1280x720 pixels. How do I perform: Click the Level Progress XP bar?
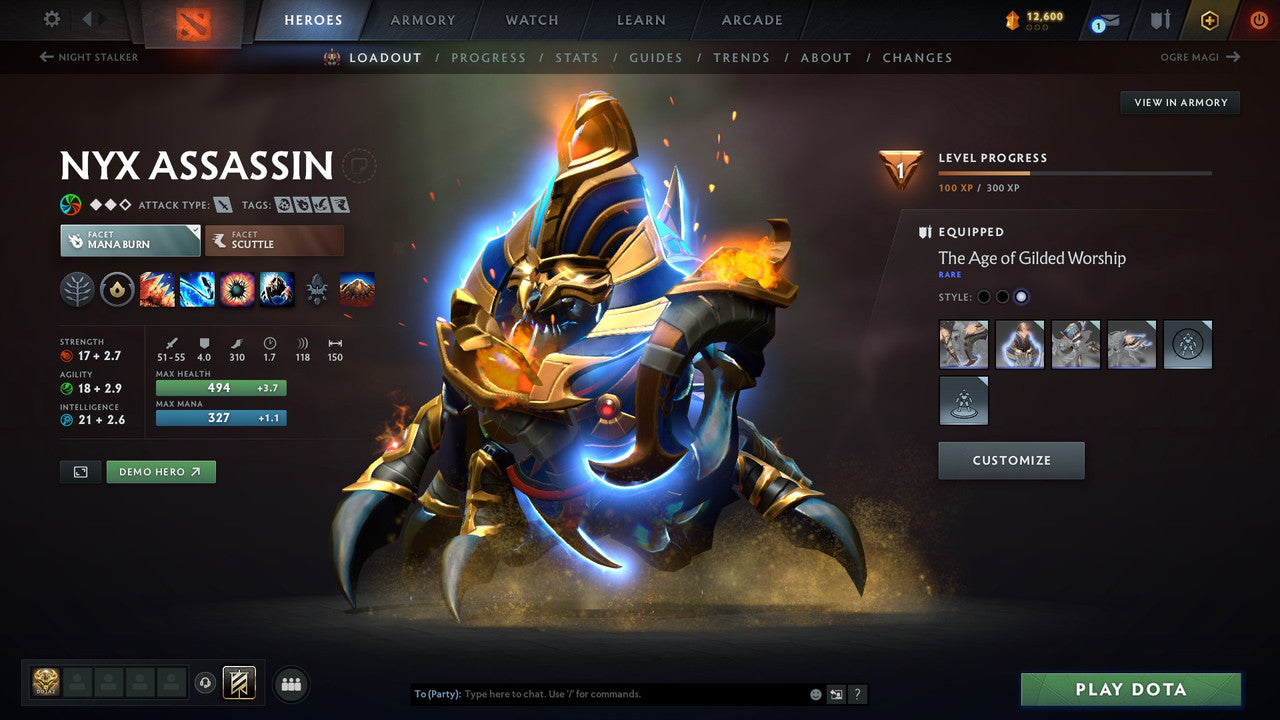pos(1075,172)
